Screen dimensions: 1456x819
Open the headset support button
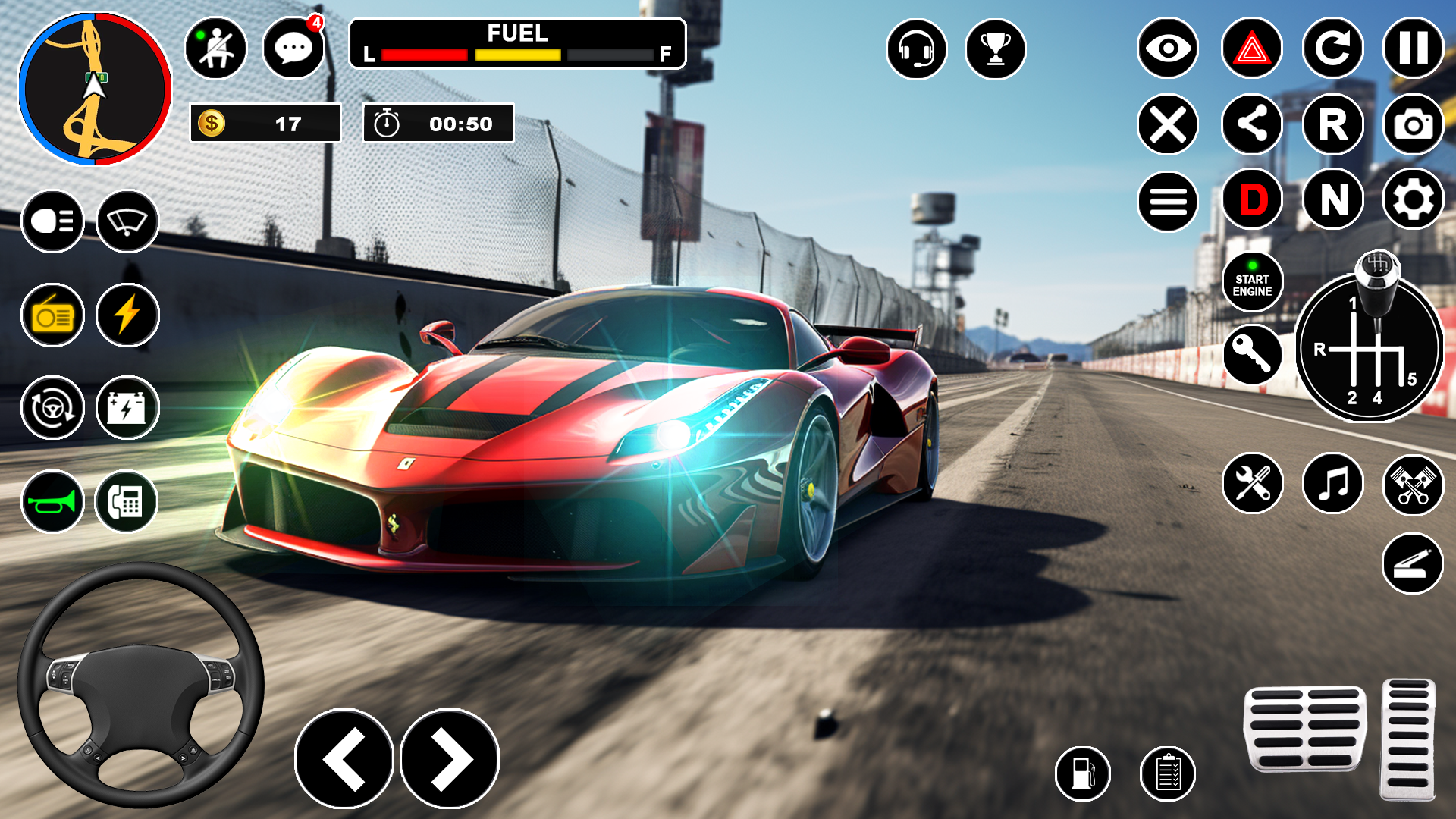tap(916, 49)
